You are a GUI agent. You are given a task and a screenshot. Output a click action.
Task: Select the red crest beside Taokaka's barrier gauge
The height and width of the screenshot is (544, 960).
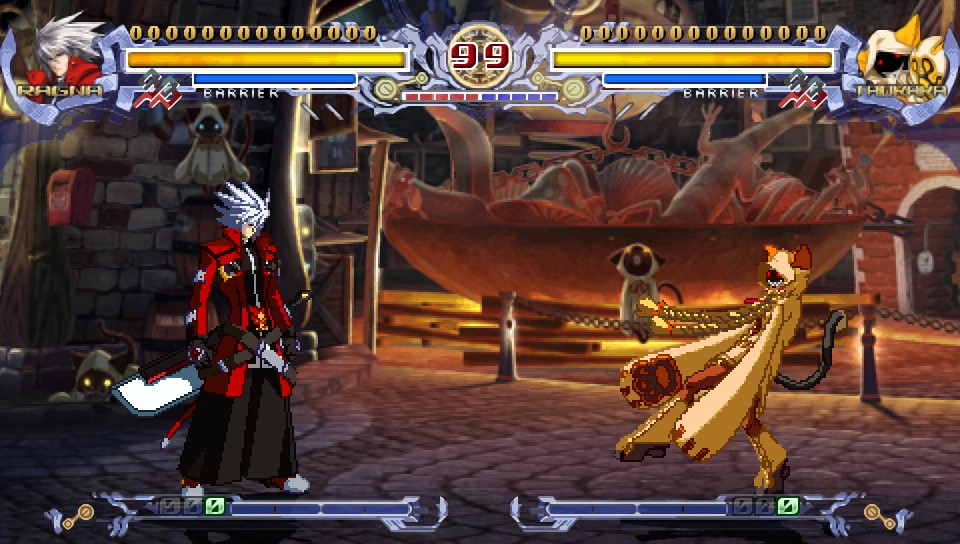807,88
